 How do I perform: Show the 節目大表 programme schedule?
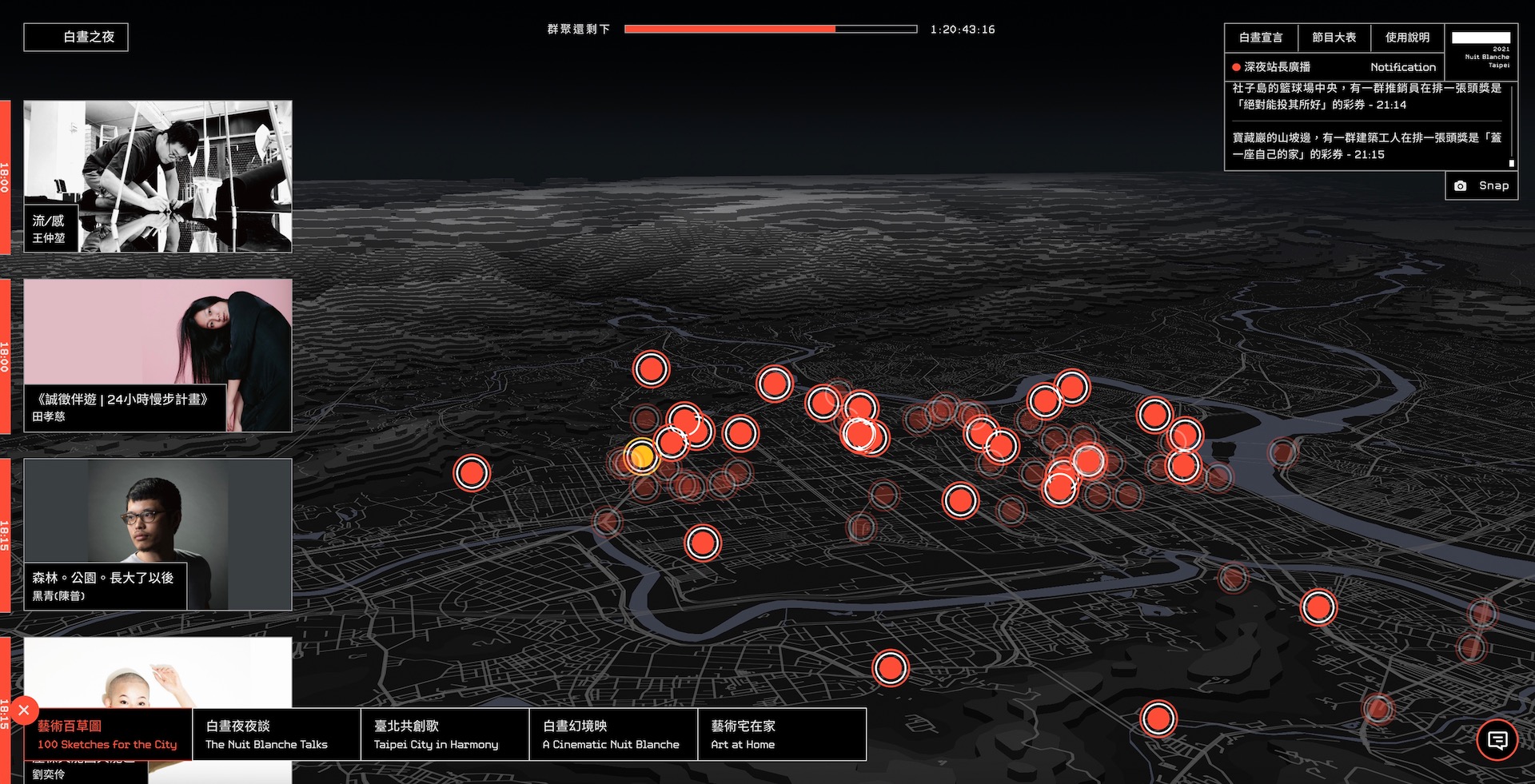pyautogui.click(x=1334, y=38)
